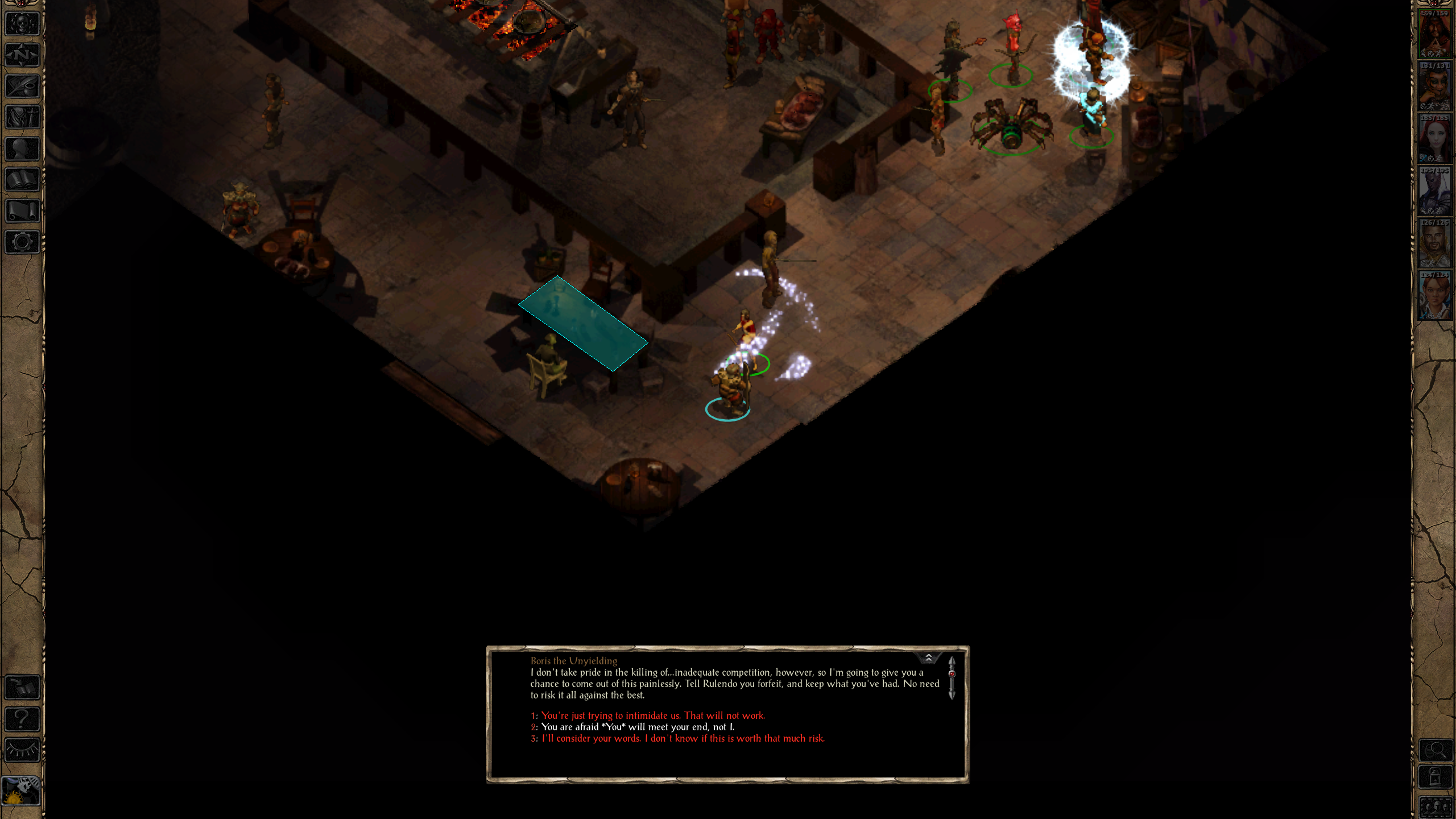Click the skull button in the sidebar
The image size is (1456, 819).
pyautogui.click(x=22, y=24)
